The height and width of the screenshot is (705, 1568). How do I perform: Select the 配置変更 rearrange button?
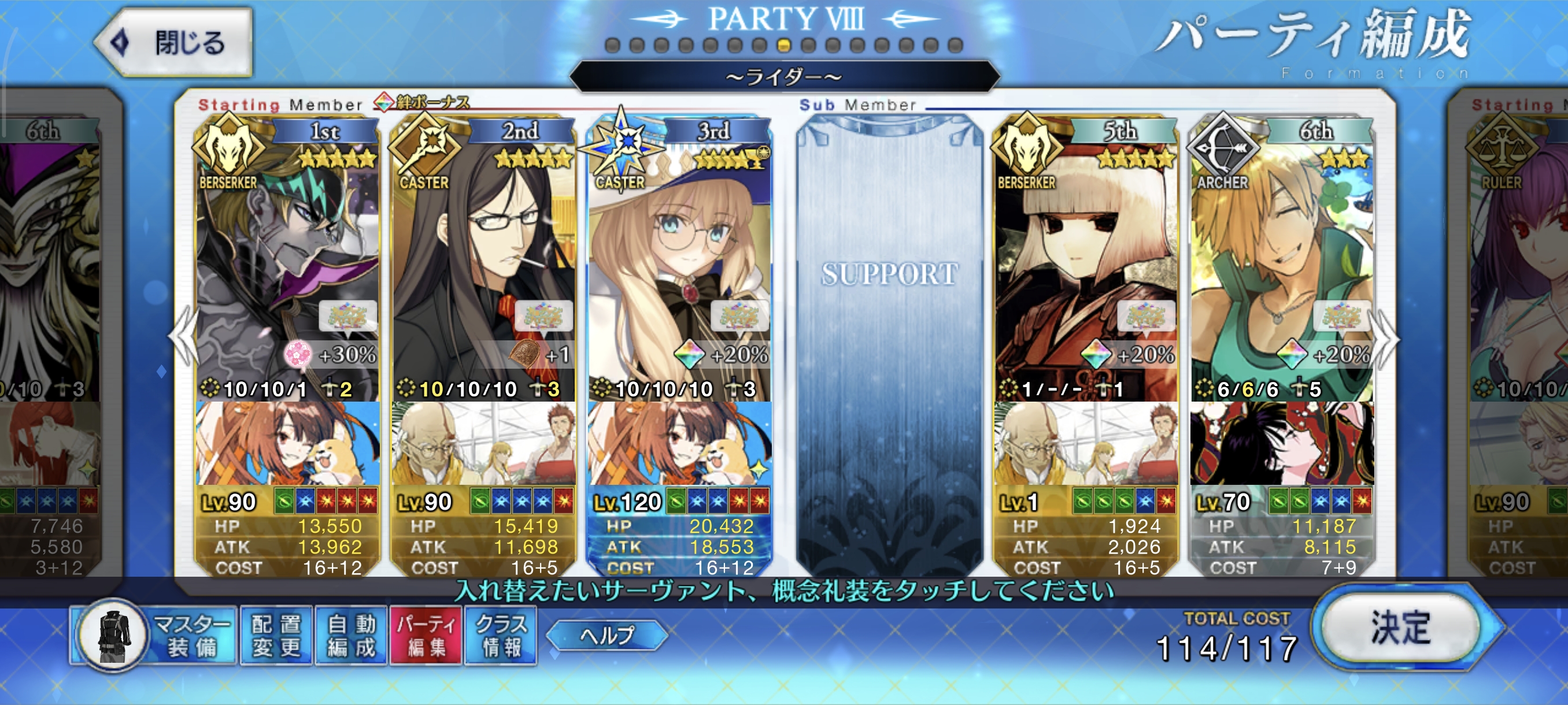click(x=276, y=636)
